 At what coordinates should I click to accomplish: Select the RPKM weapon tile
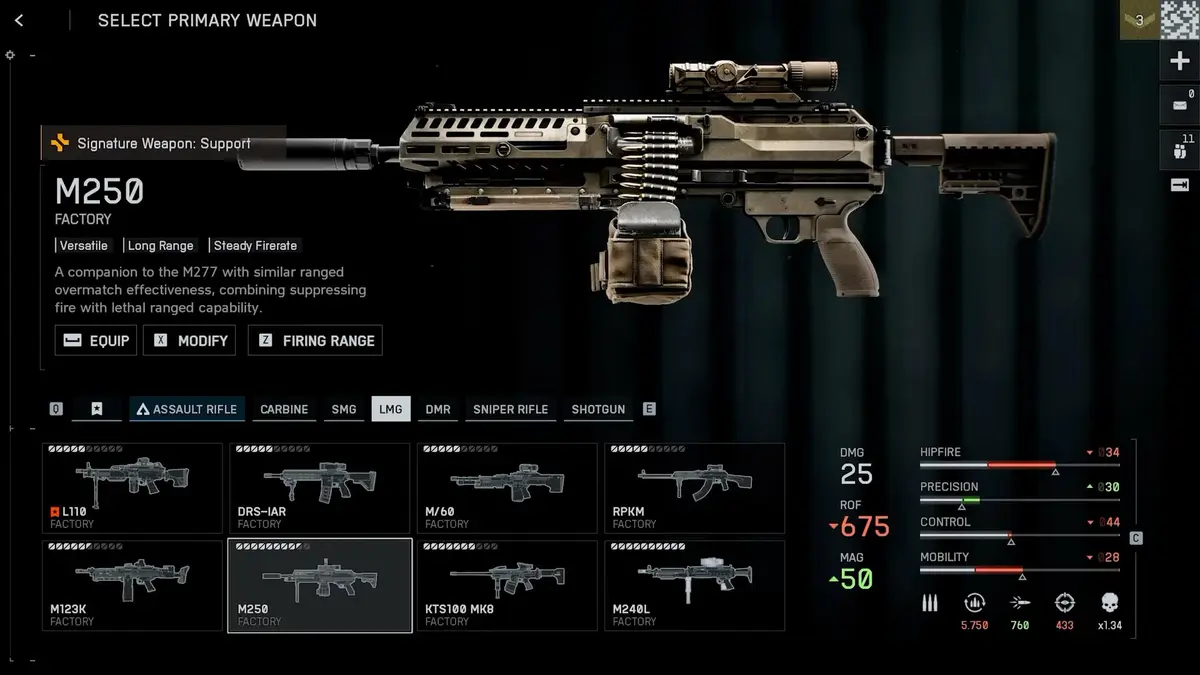point(694,488)
